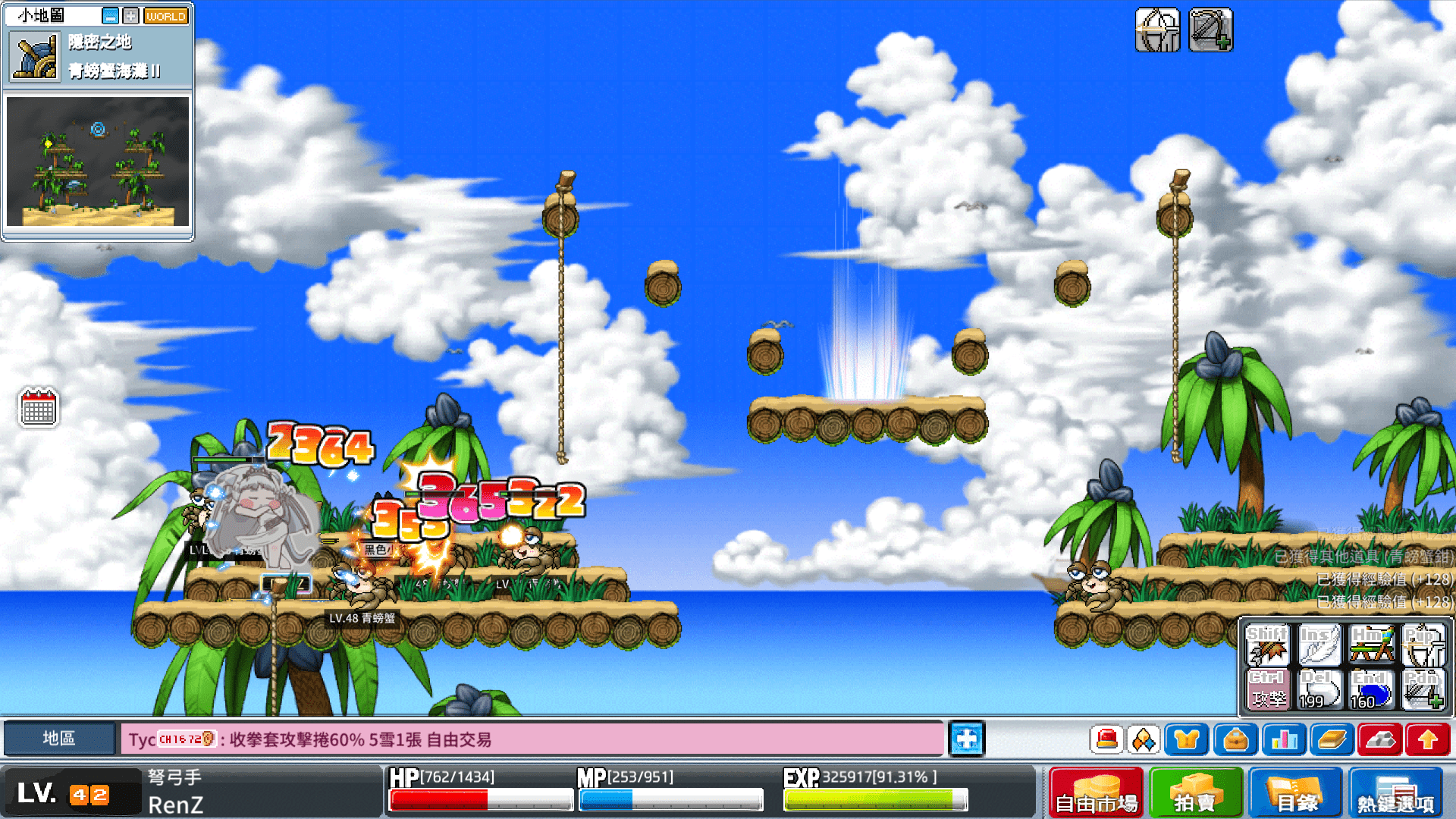Screen dimensions: 1456x819
Task: Open the 地區 chat channel selector
Action: tap(60, 739)
